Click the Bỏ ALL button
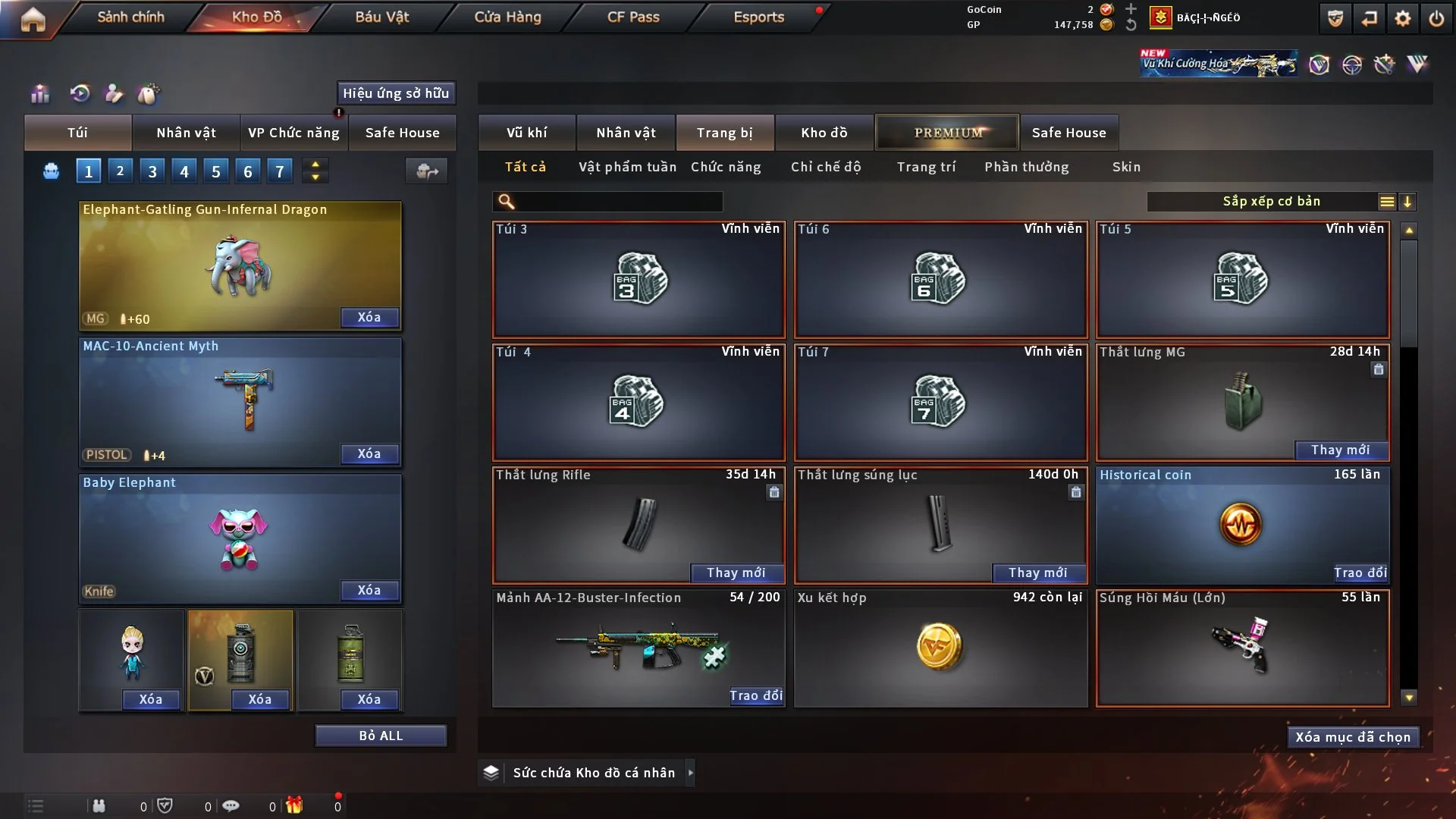This screenshot has height=819, width=1456. point(381,736)
